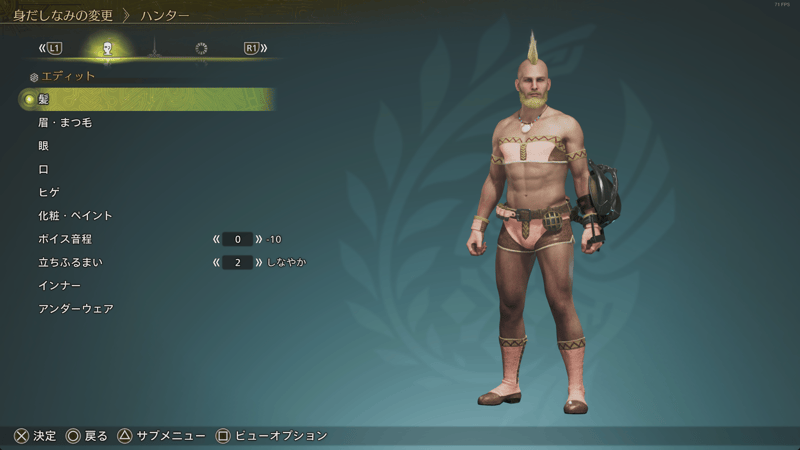Open the 口 (mouth) edit option

tap(44, 169)
